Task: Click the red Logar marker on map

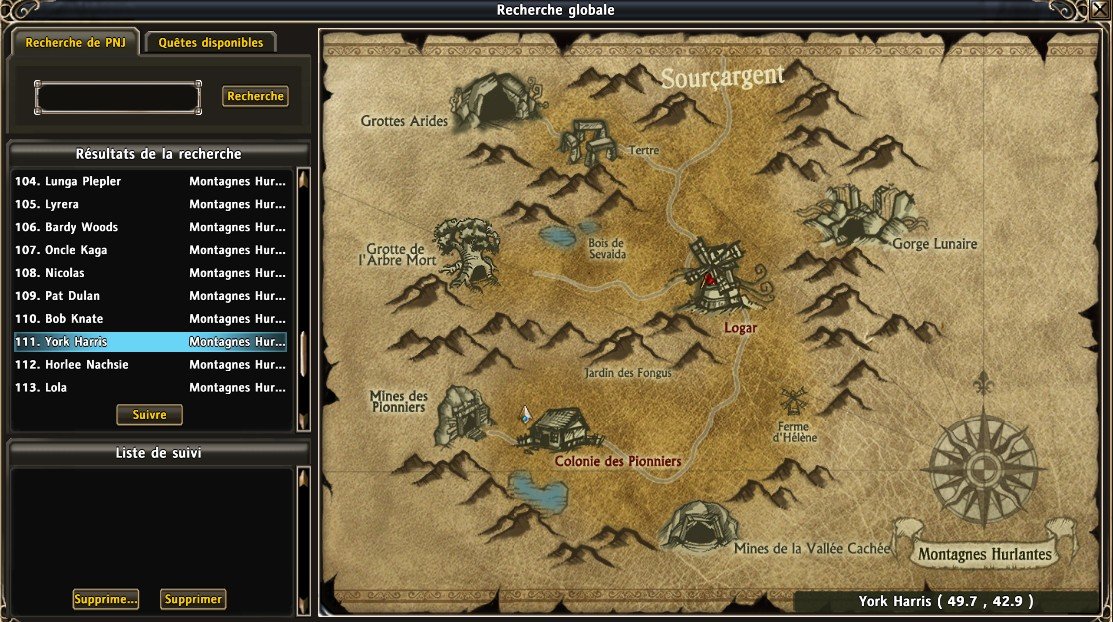Action: (710, 280)
